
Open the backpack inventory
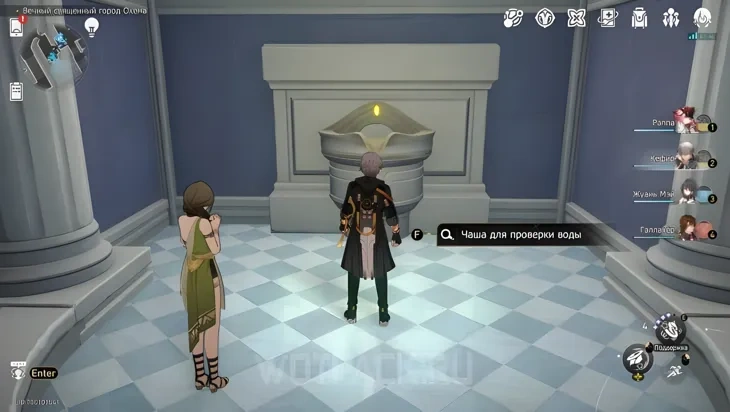point(640,18)
